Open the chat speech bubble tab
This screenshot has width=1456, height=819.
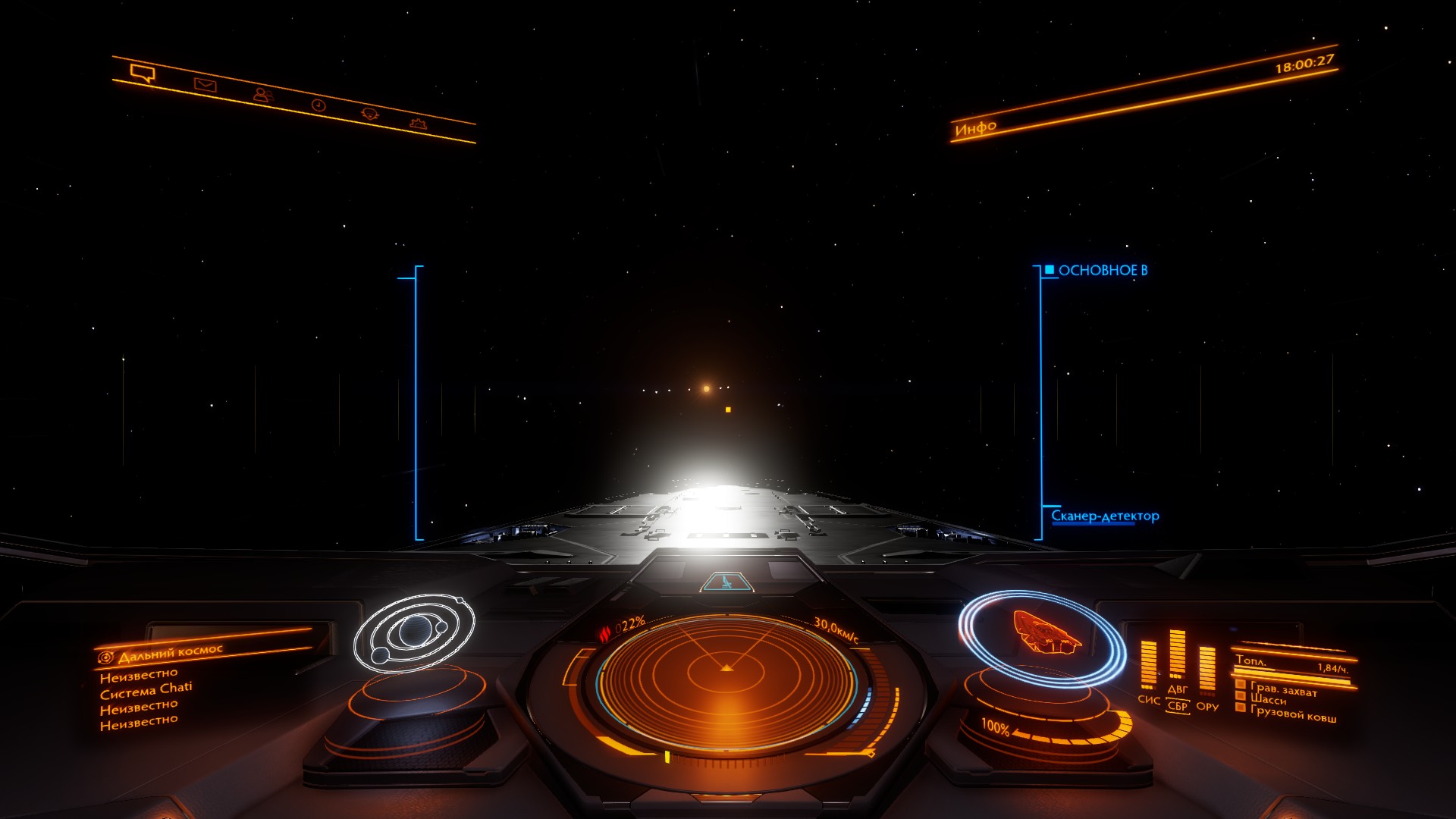pyautogui.click(x=142, y=73)
